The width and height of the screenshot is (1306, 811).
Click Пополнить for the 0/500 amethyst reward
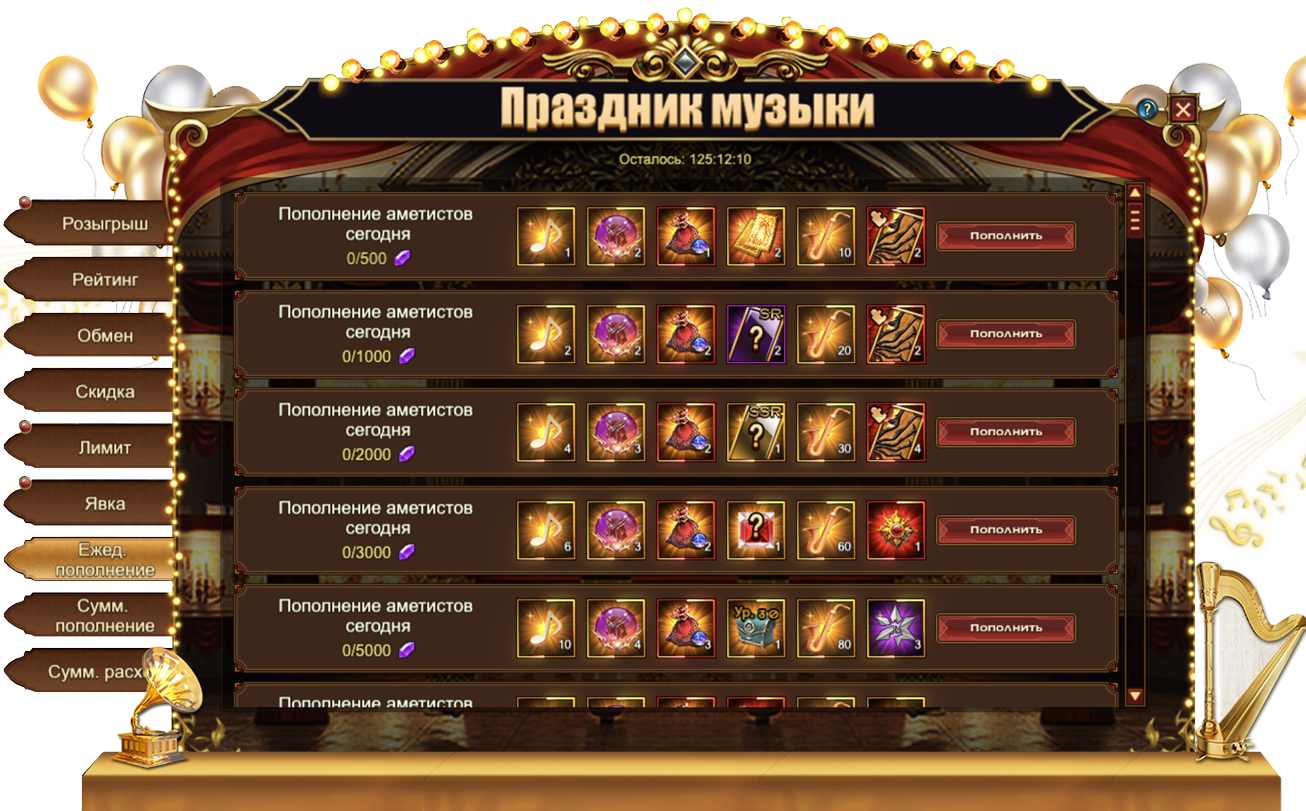[1005, 236]
